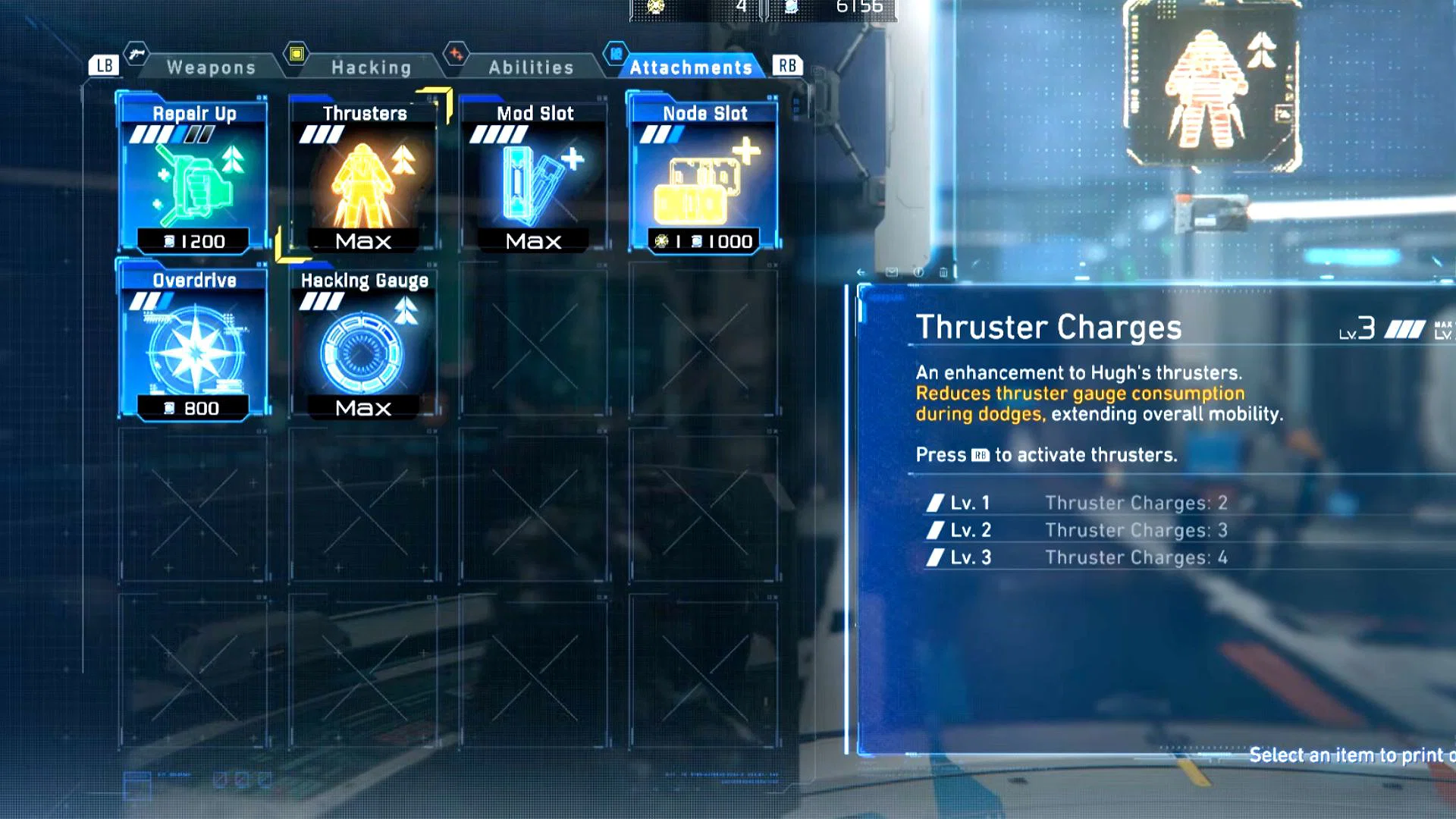Click the trash icon above the description panel
The width and height of the screenshot is (1456, 819).
click(943, 271)
